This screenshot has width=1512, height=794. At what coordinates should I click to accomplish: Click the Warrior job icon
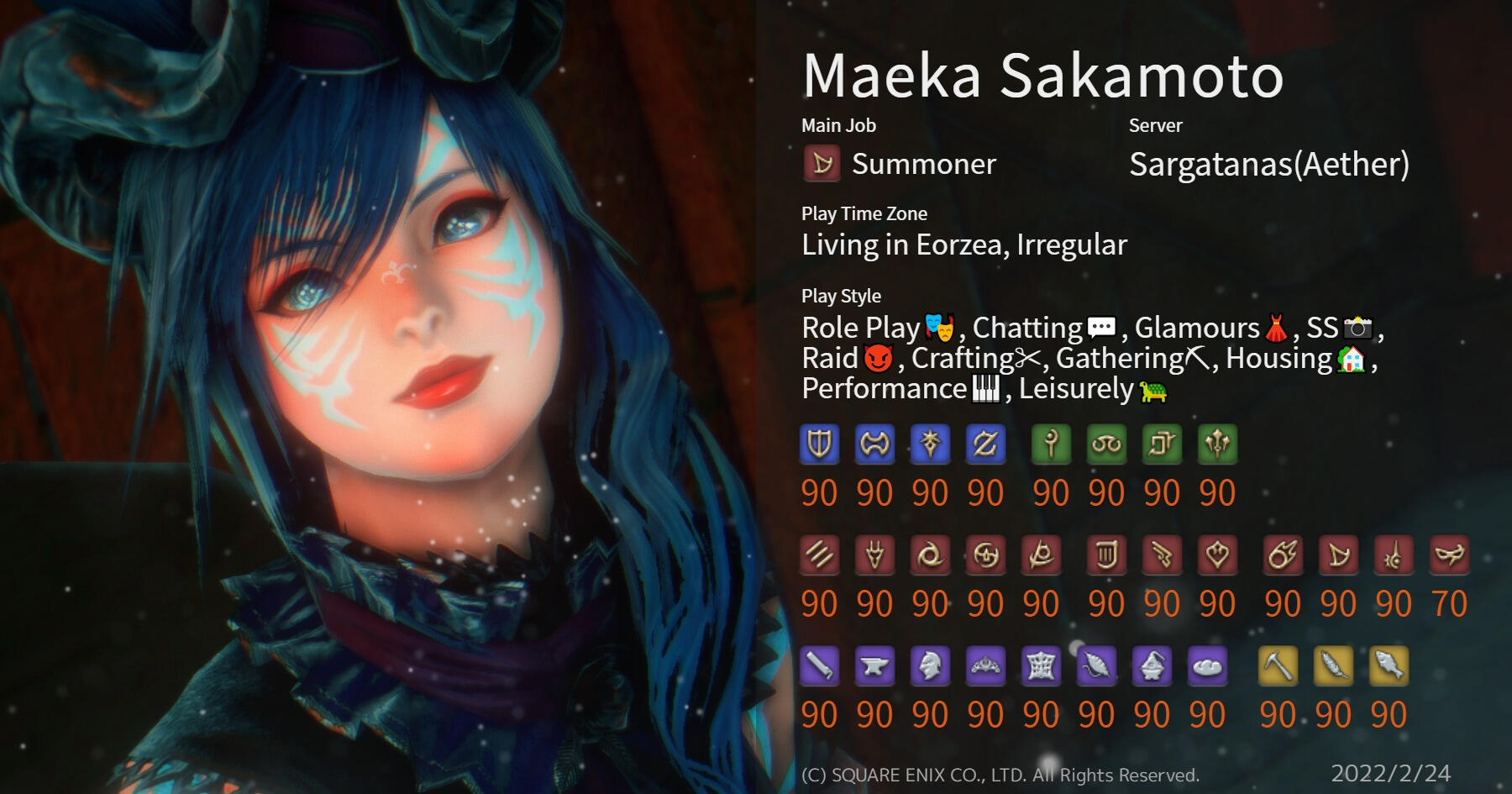coord(874,444)
